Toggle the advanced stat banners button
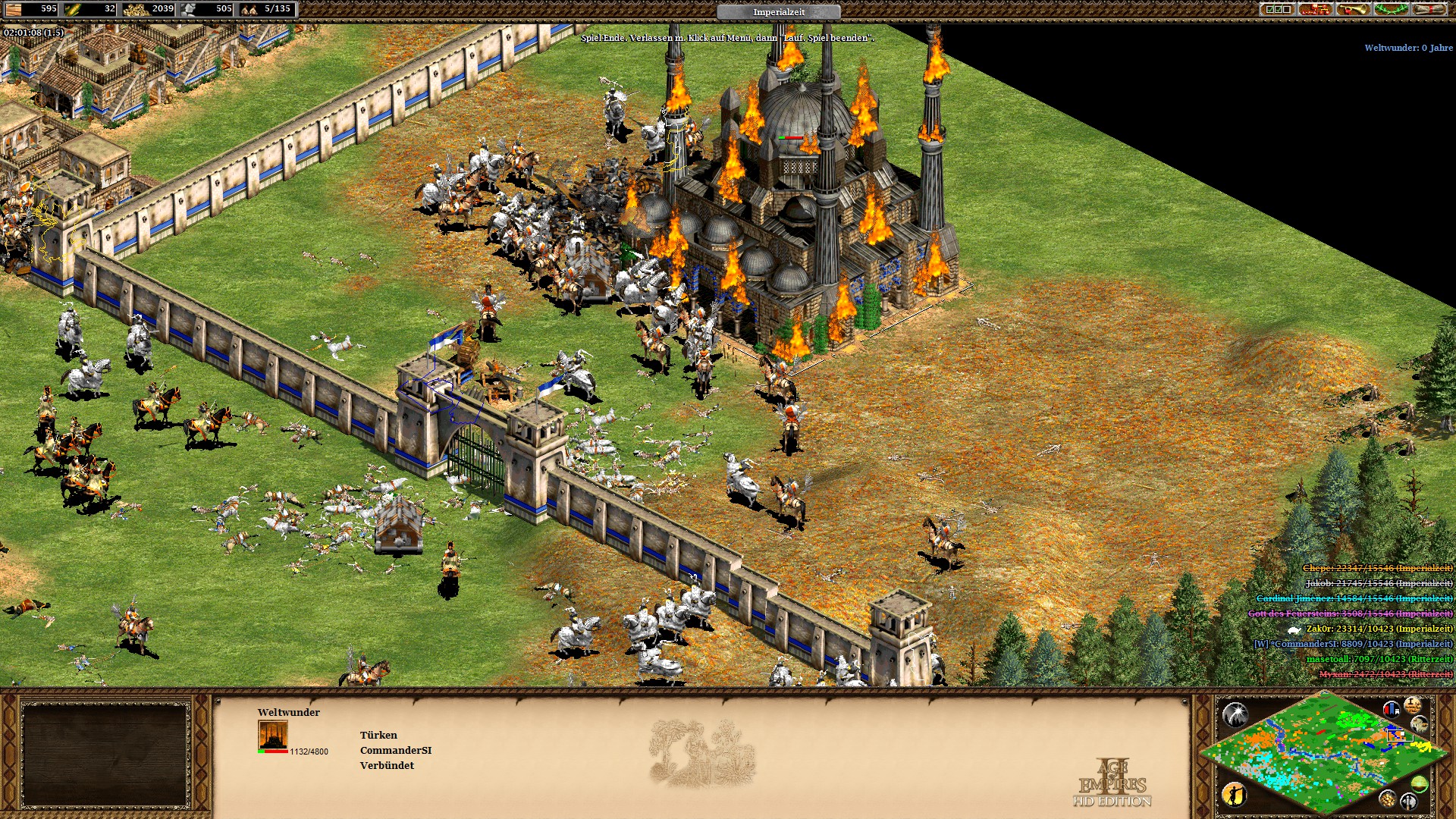Image resolution: width=1456 pixels, height=819 pixels. click(1391, 709)
